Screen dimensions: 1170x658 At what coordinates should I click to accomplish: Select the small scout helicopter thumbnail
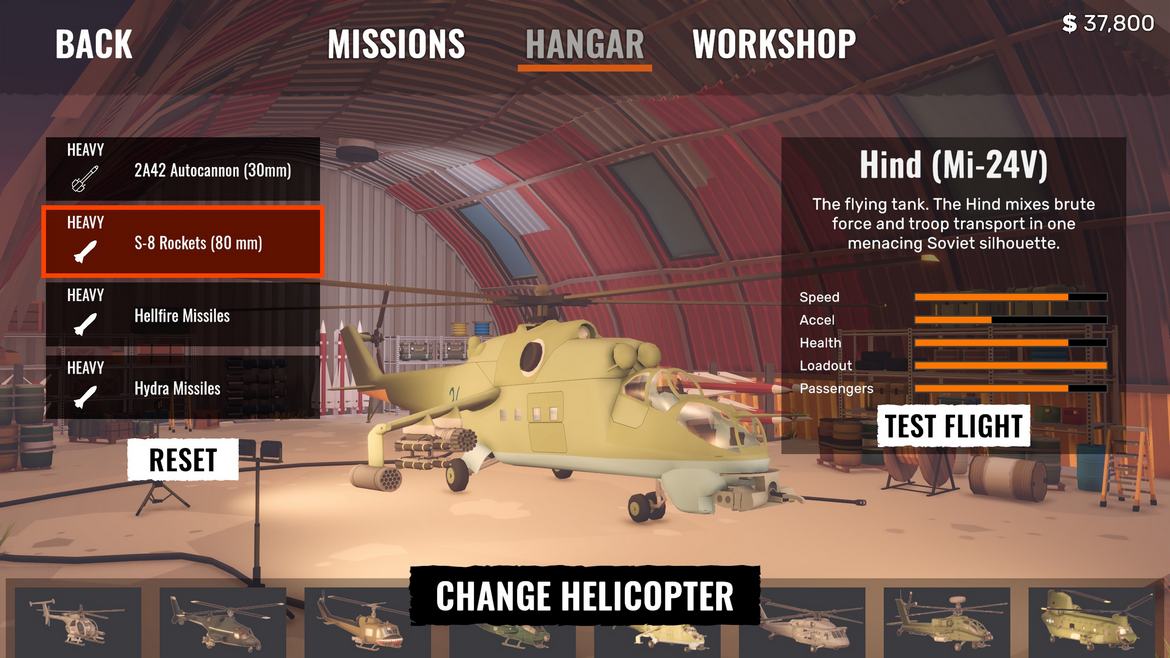[x=78, y=620]
